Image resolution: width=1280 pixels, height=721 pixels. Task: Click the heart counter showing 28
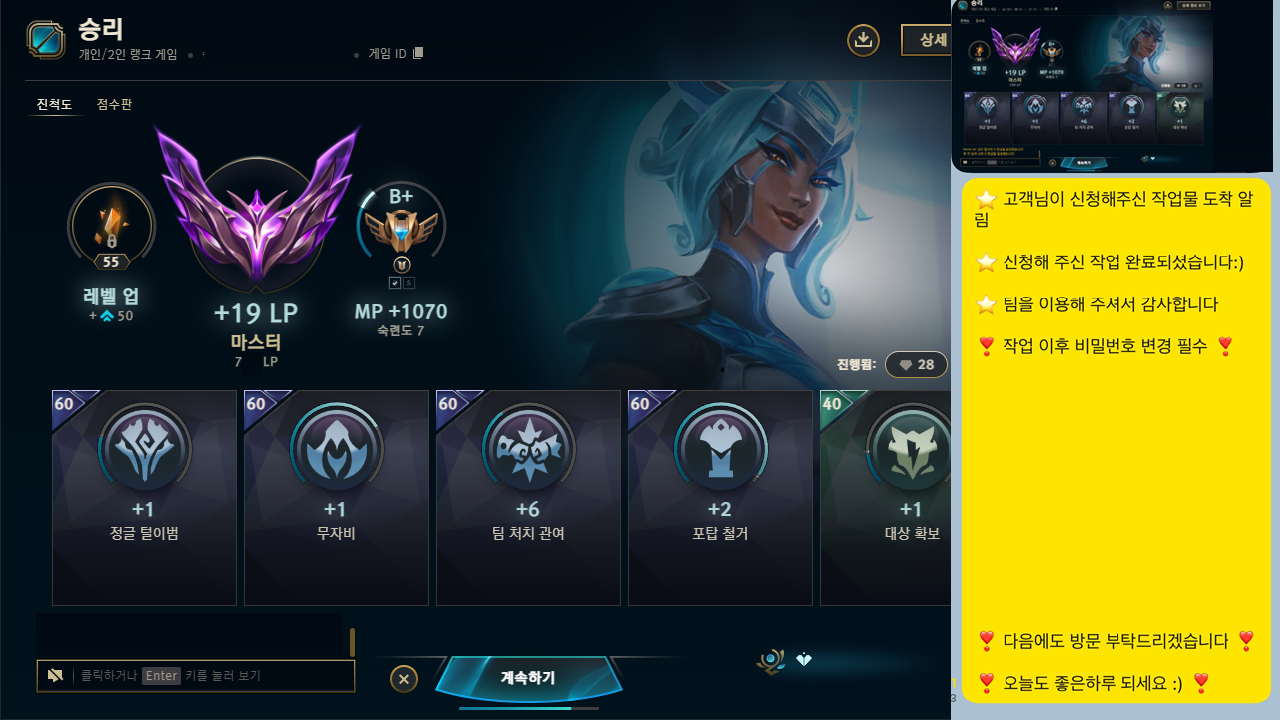916,365
